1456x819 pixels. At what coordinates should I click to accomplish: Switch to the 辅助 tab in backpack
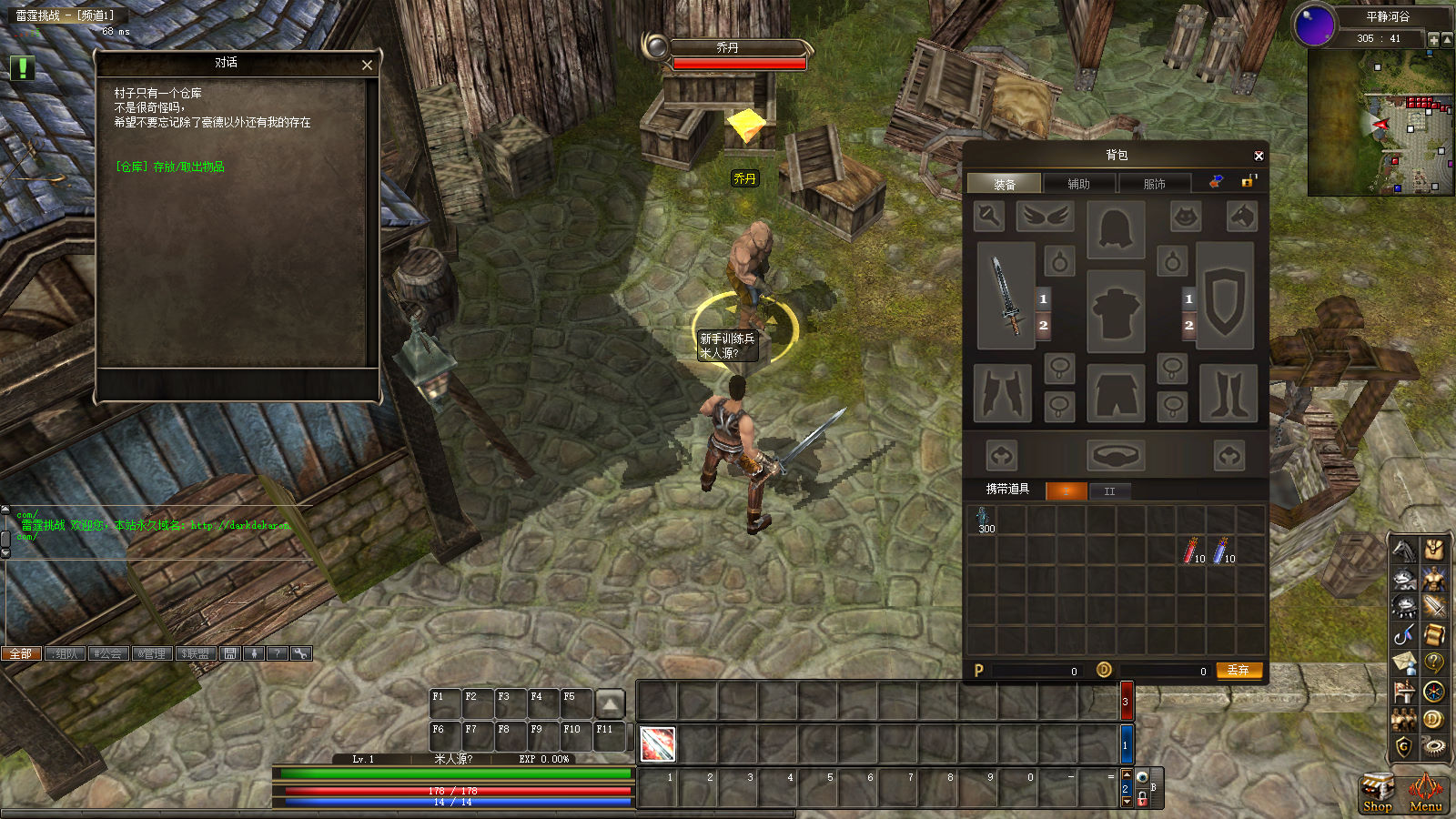[x=1078, y=184]
